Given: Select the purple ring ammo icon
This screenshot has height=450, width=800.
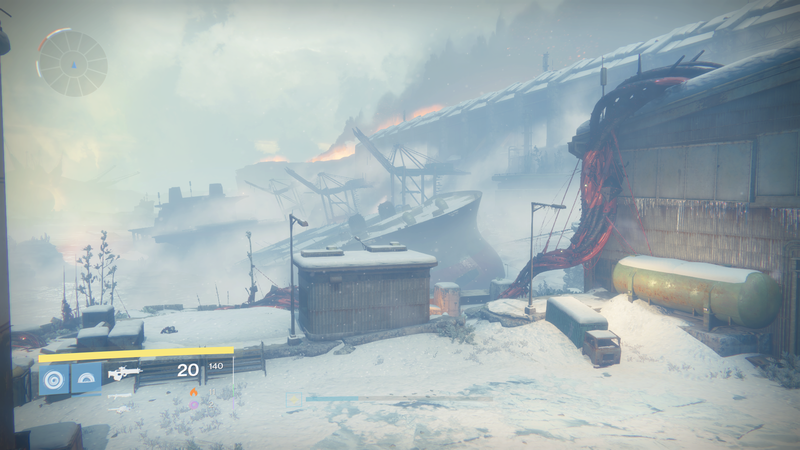Looking at the screenshot, I should [x=193, y=405].
